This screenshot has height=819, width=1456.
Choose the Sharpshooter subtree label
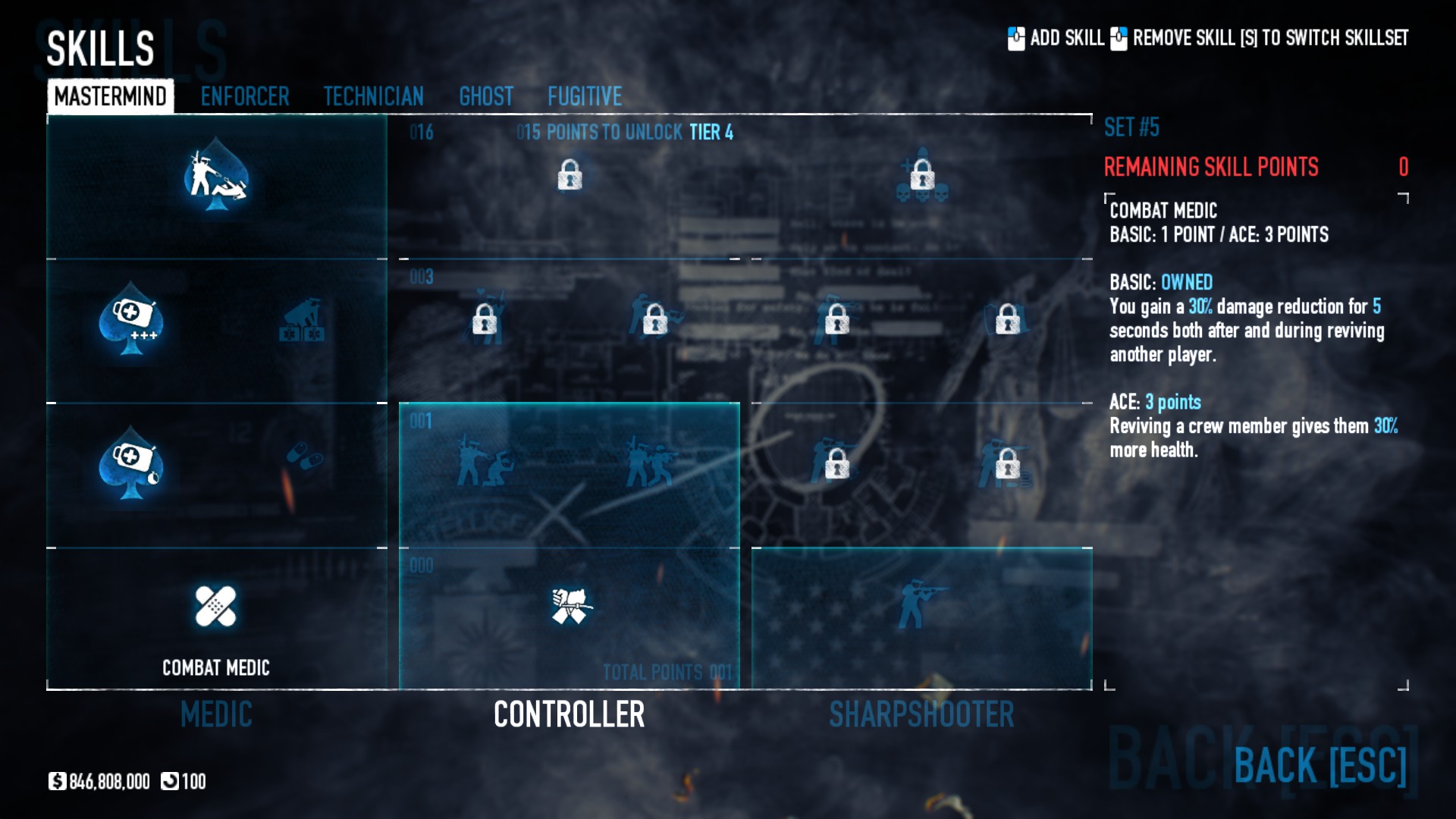point(921,714)
